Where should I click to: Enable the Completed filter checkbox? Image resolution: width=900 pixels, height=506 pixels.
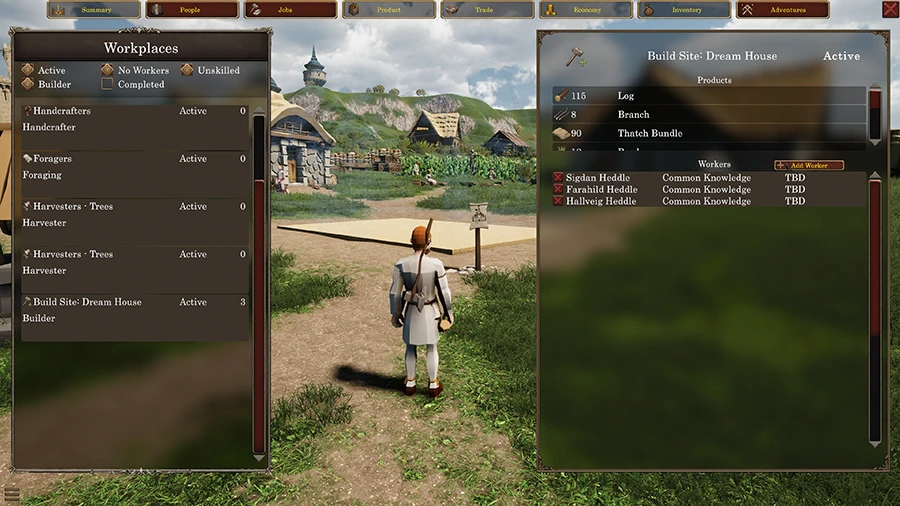[108, 85]
